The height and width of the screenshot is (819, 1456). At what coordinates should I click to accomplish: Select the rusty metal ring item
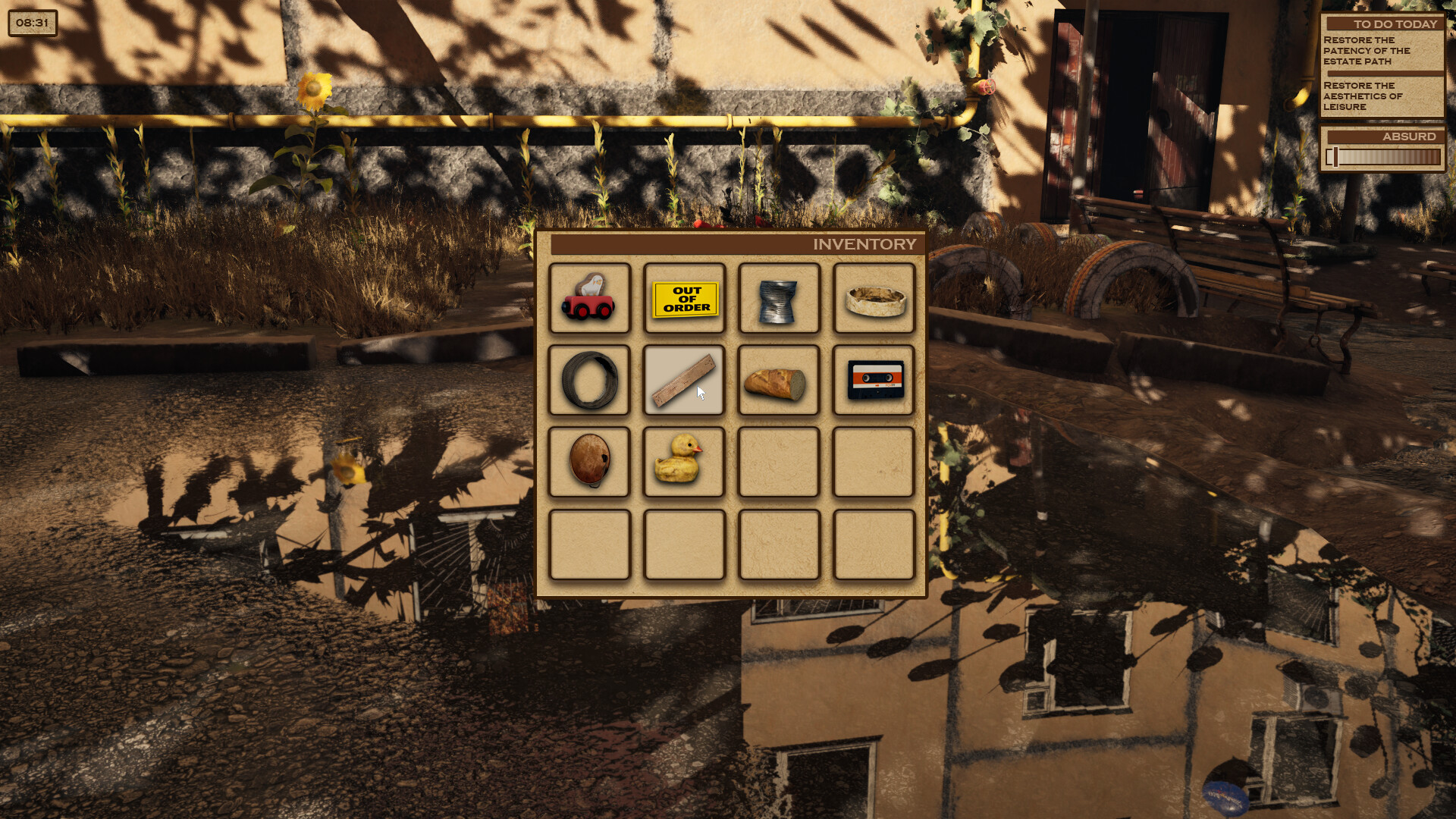pos(873,300)
